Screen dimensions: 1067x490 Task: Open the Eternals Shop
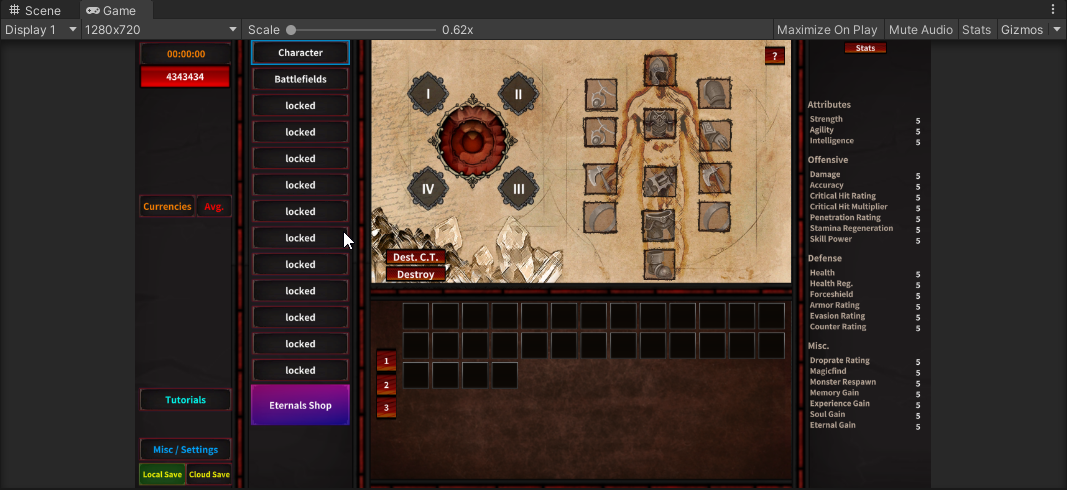(x=300, y=405)
